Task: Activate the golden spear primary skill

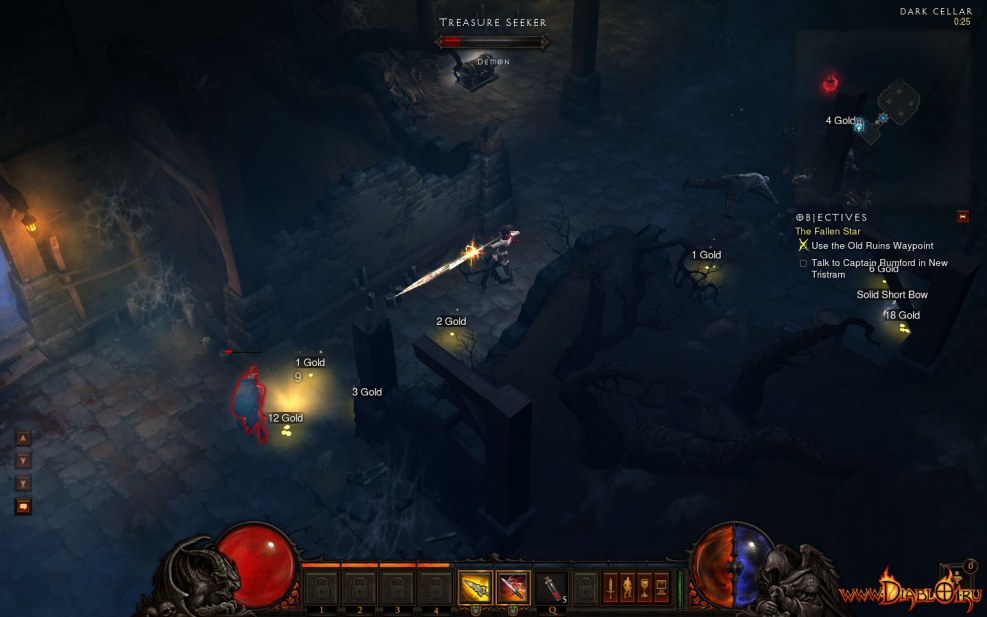Action: (x=475, y=587)
